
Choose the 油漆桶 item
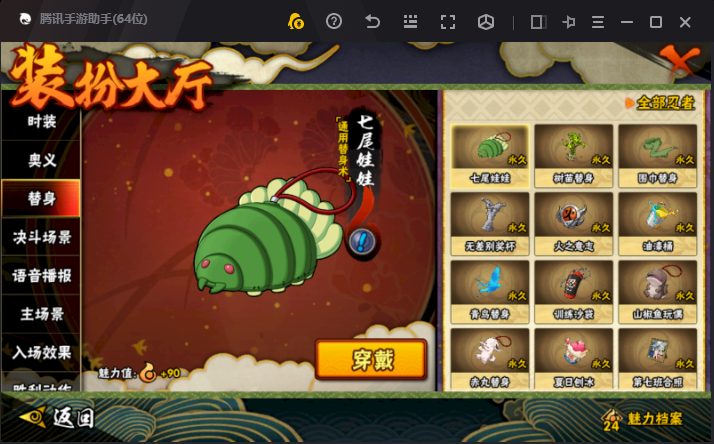657,221
